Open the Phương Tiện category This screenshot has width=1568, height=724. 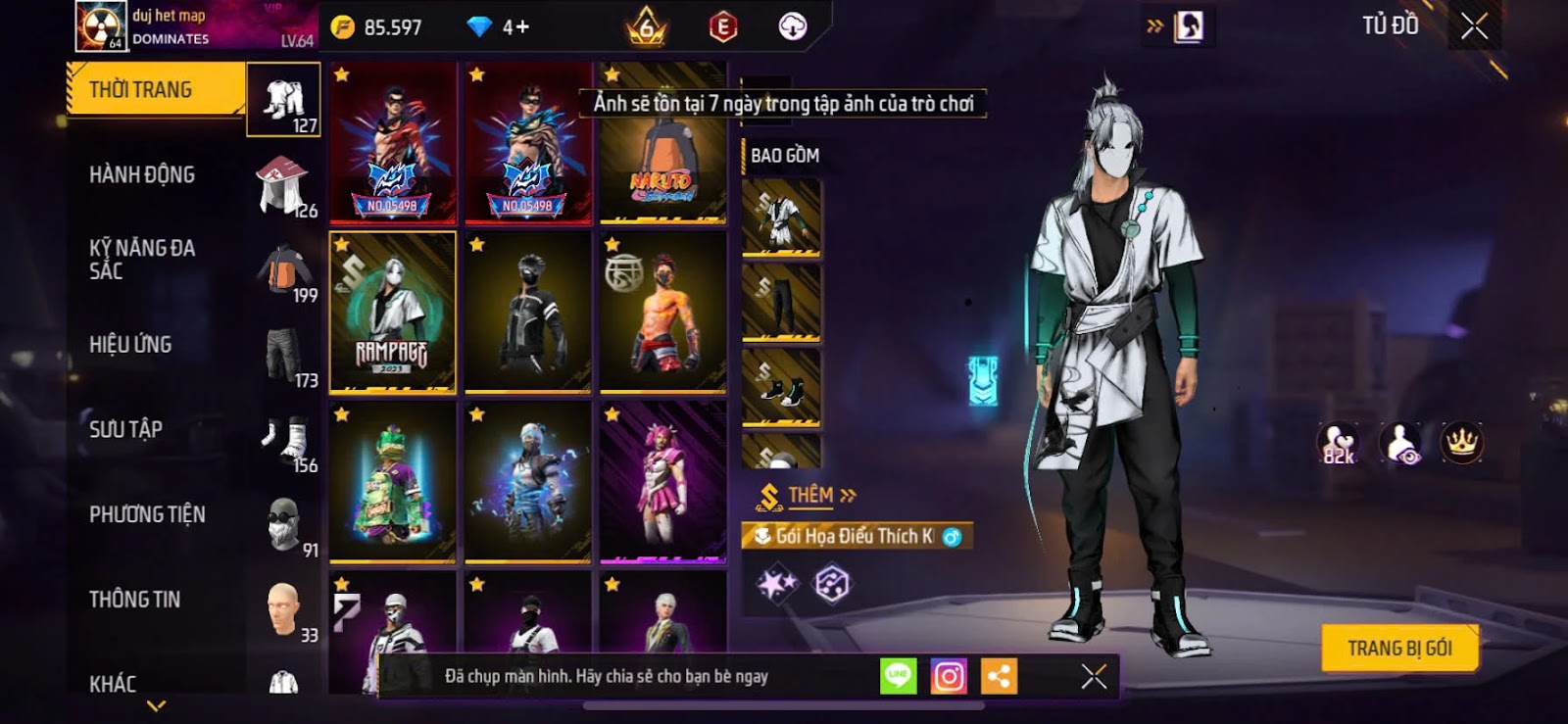[147, 514]
